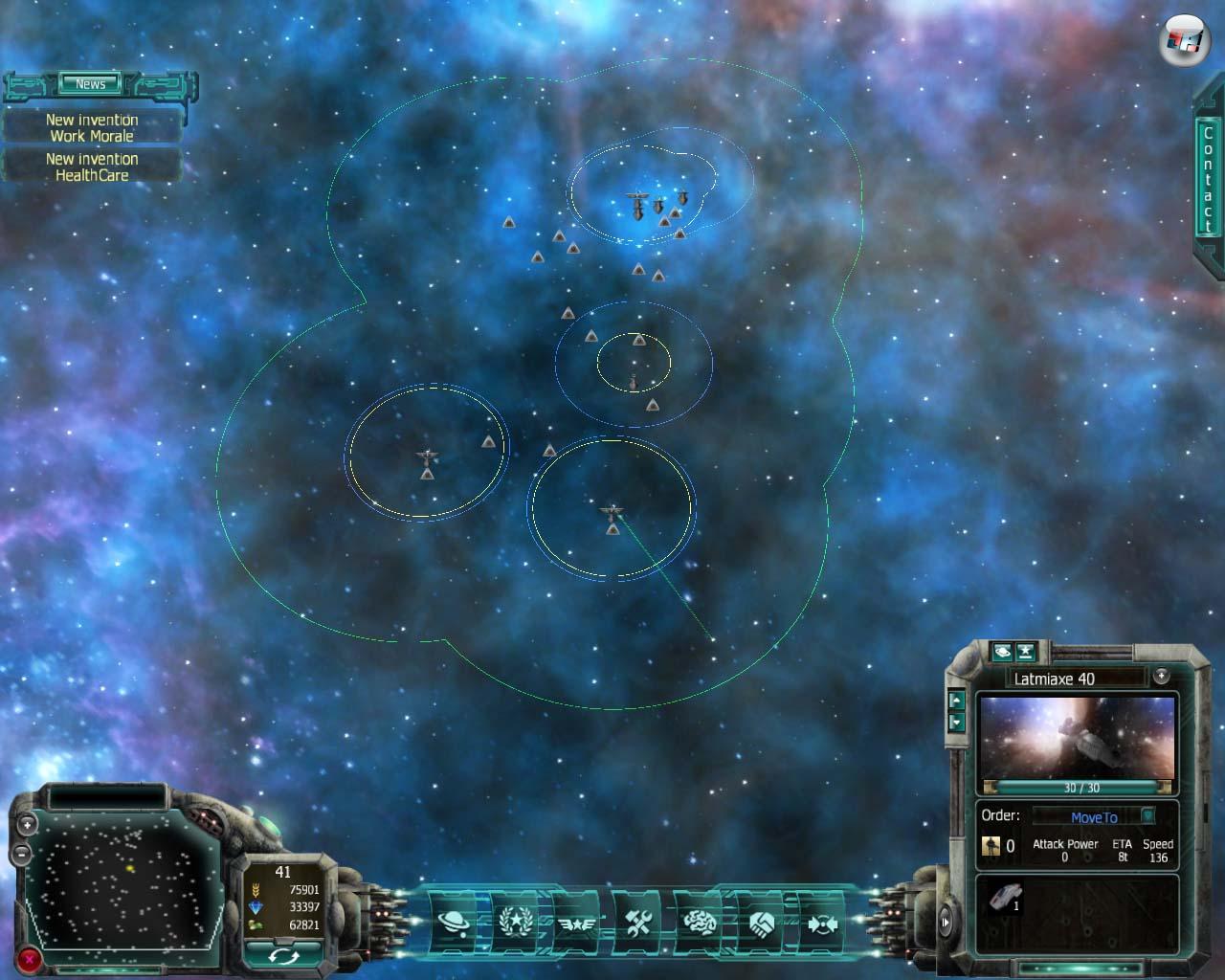Open the wrench and hammer production screen

(x=638, y=923)
